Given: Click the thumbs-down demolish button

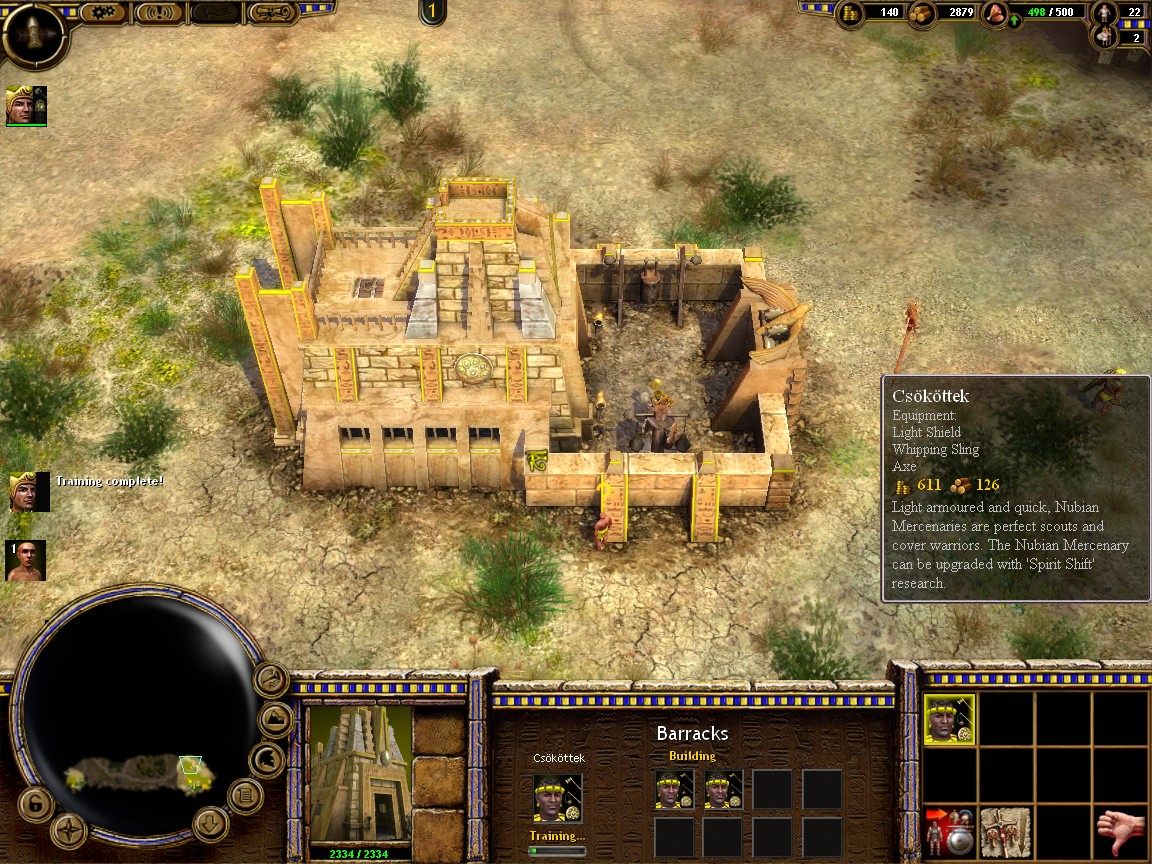Looking at the screenshot, I should (1119, 832).
